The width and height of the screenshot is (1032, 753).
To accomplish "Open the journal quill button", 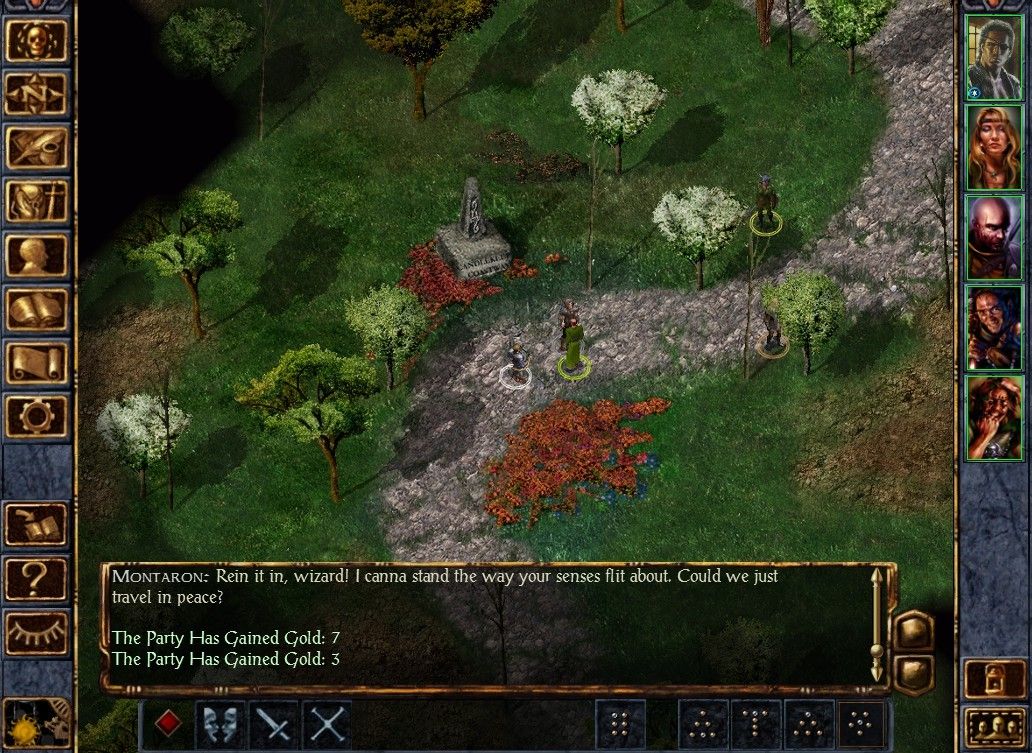I will pyautogui.click(x=37, y=147).
